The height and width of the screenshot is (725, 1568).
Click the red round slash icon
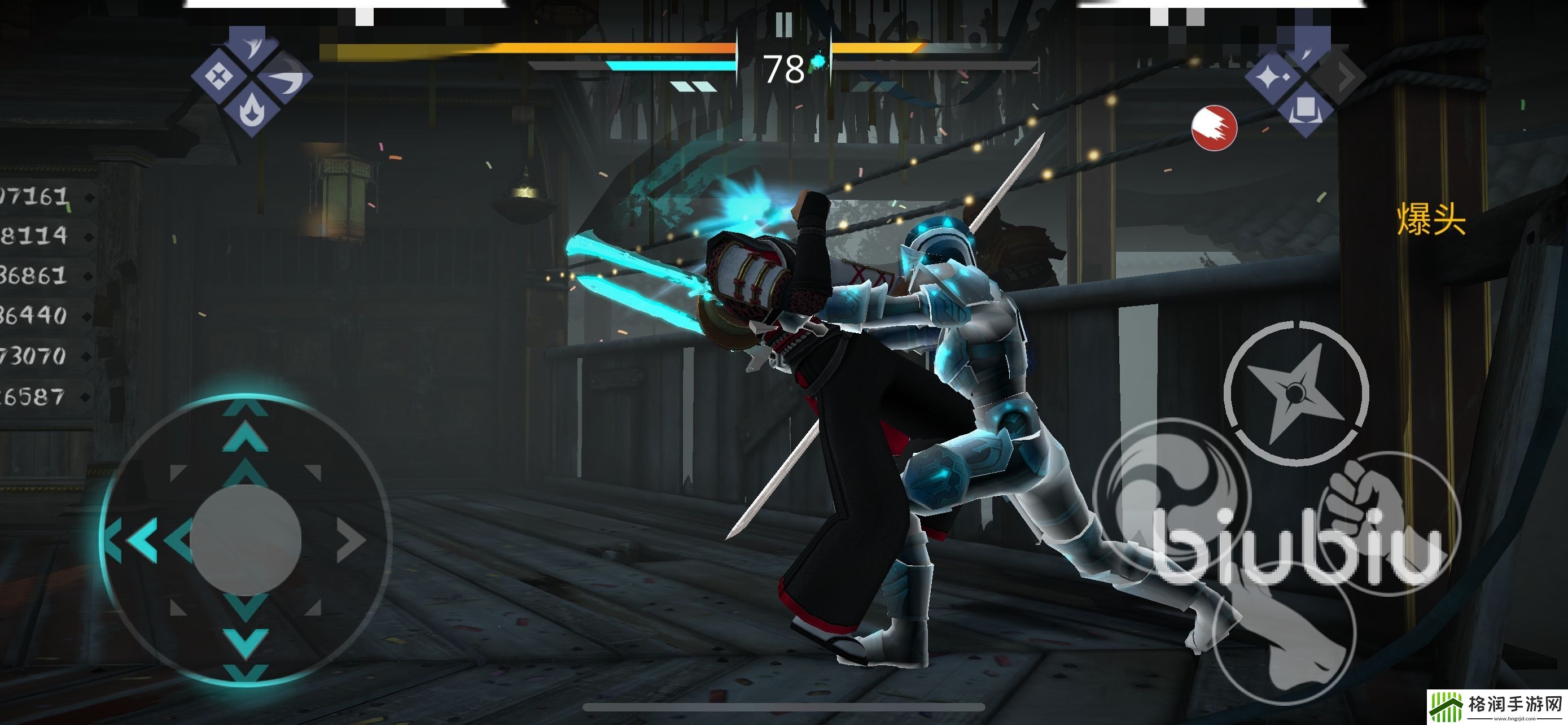click(x=1214, y=128)
